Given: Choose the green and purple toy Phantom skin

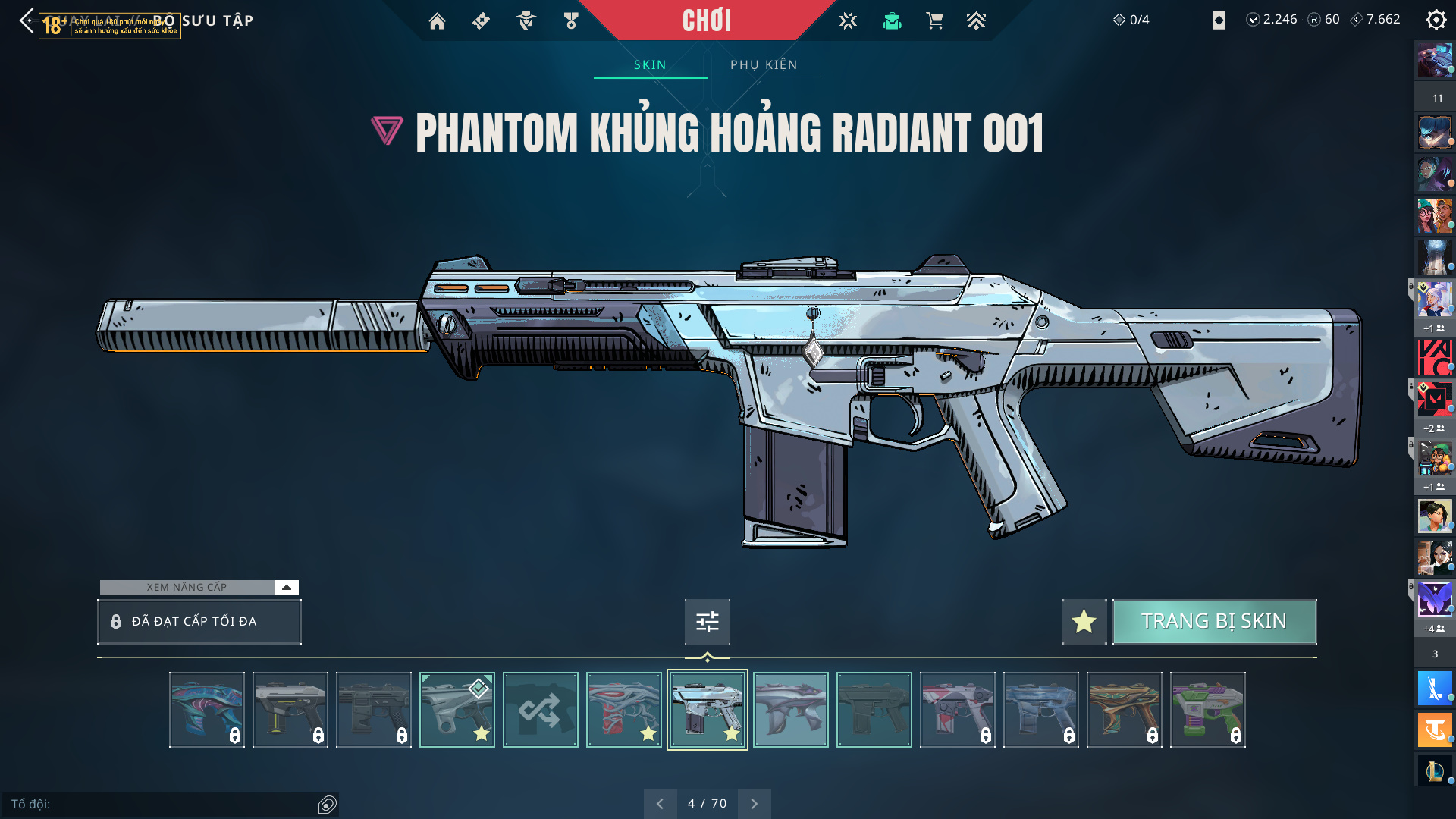Looking at the screenshot, I should pyautogui.click(x=1207, y=710).
